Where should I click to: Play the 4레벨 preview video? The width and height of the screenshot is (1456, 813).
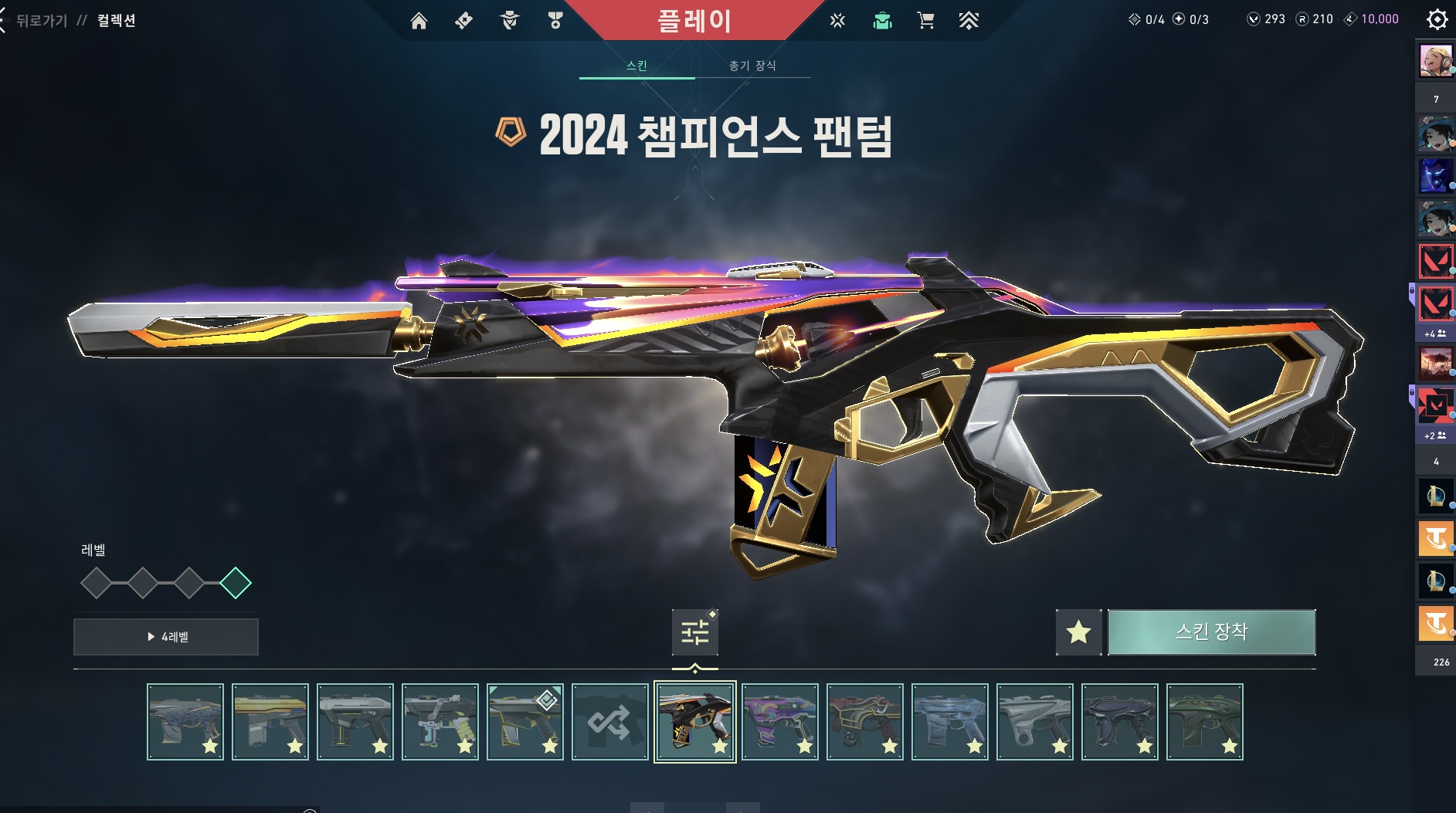point(166,637)
